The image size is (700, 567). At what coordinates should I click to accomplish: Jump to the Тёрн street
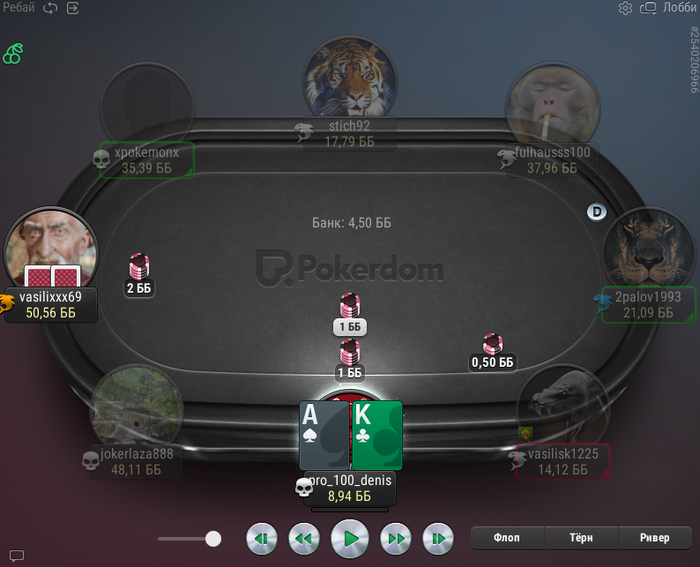click(x=579, y=538)
